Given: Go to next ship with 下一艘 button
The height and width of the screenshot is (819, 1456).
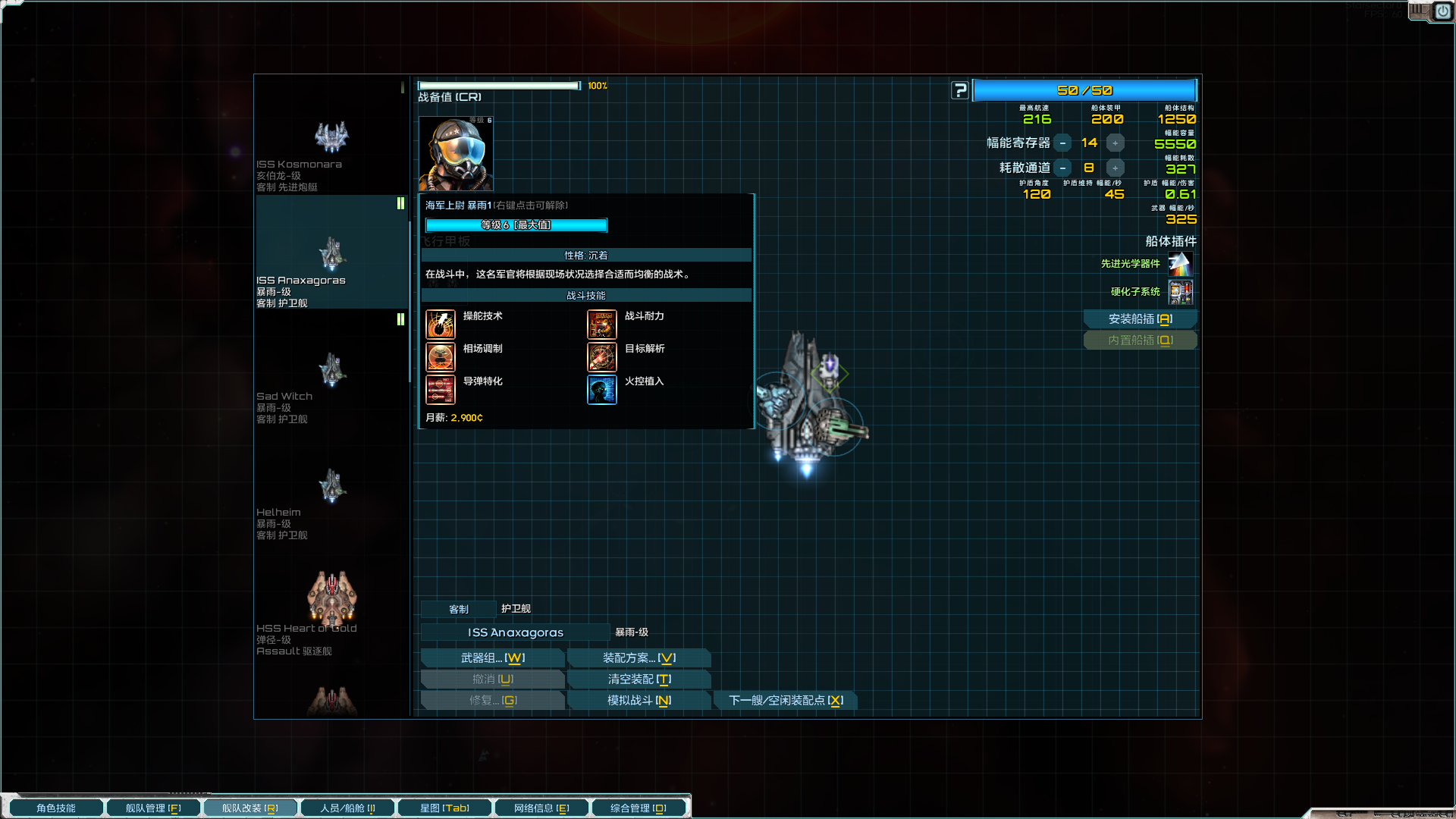Looking at the screenshot, I should (x=786, y=701).
